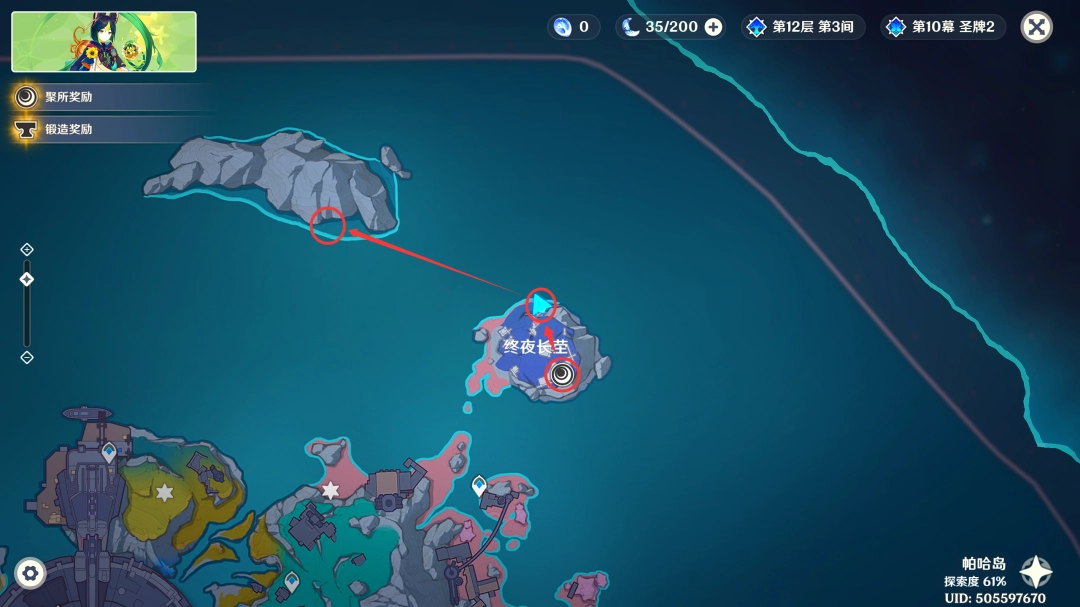Close the map screen

pyautogui.click(x=1036, y=27)
